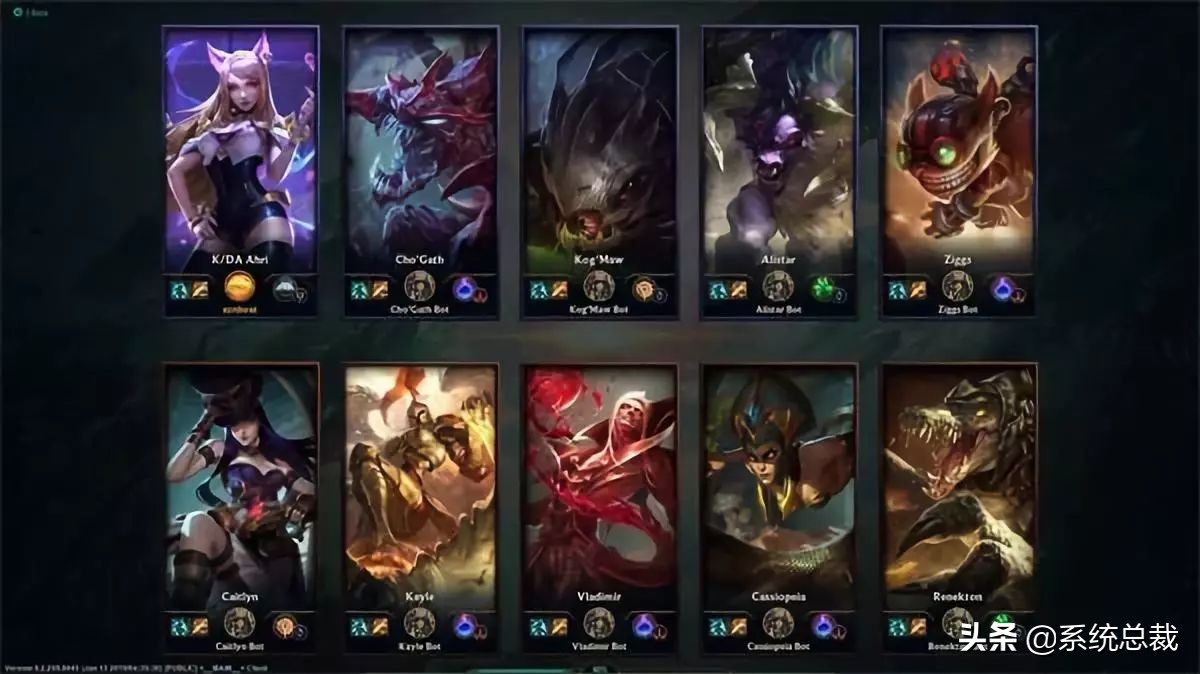
Task: Click Kog'Maw's orange keystone rune icon
Action: pos(643,289)
